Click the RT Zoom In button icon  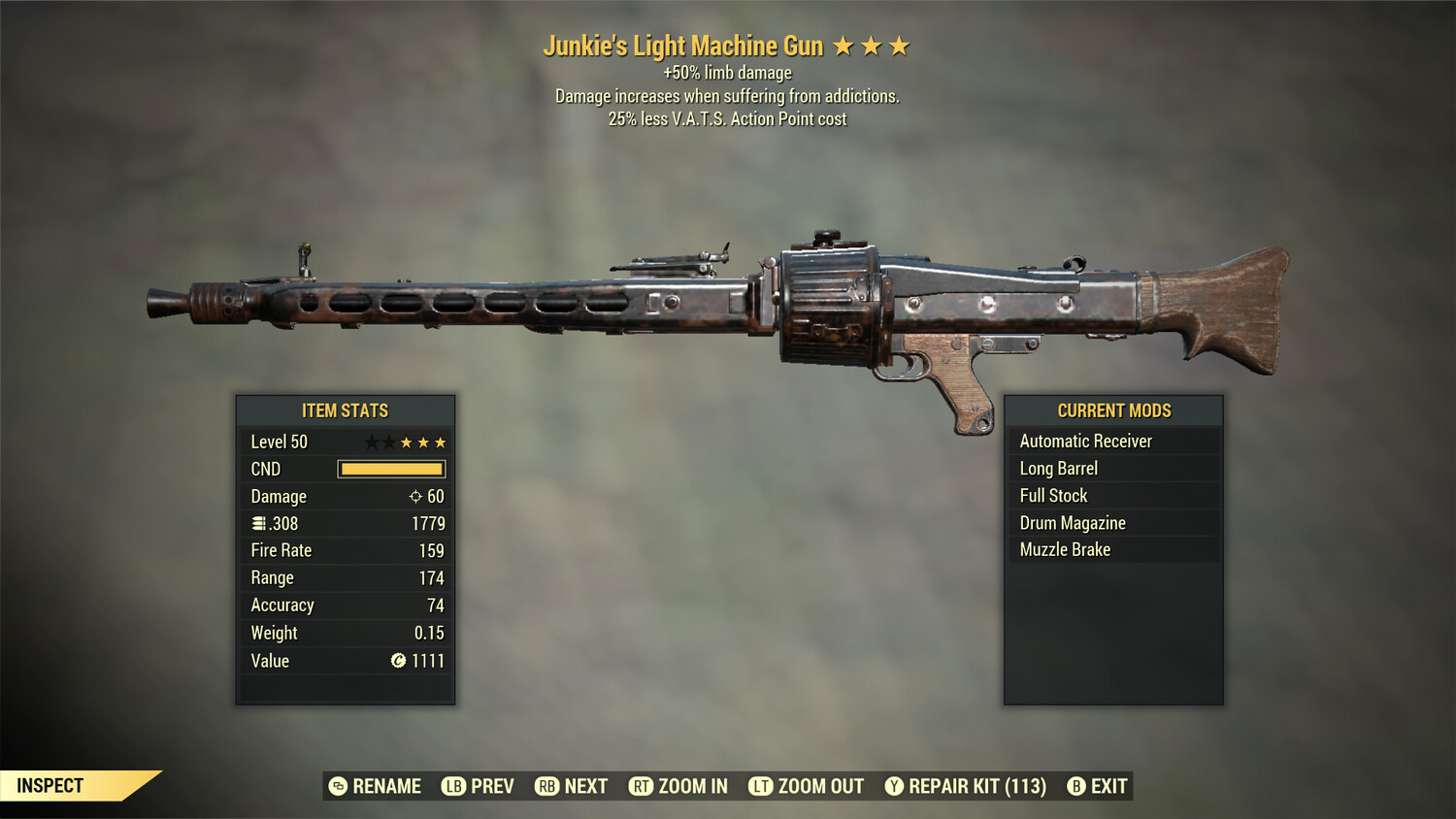click(x=642, y=786)
